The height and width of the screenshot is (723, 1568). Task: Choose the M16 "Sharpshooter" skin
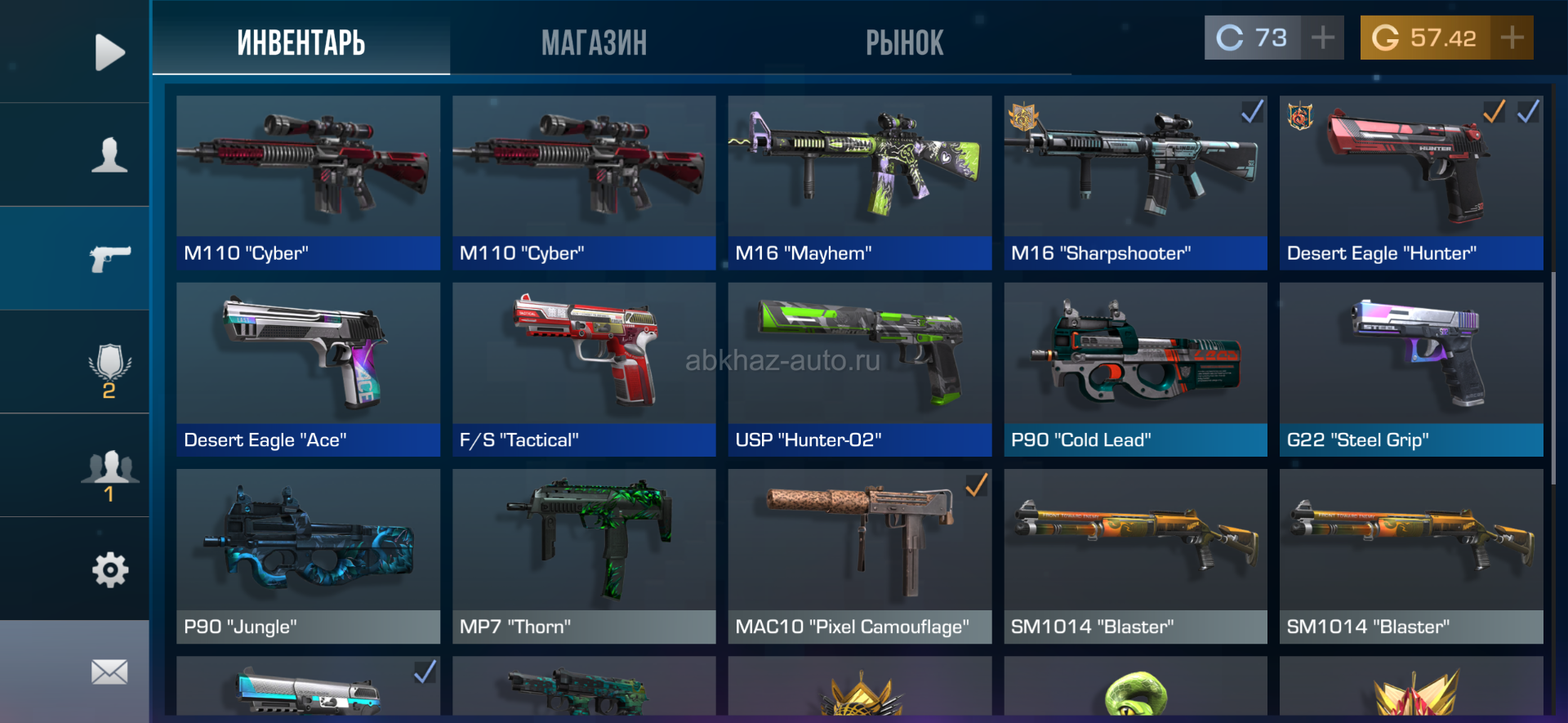click(1135, 181)
